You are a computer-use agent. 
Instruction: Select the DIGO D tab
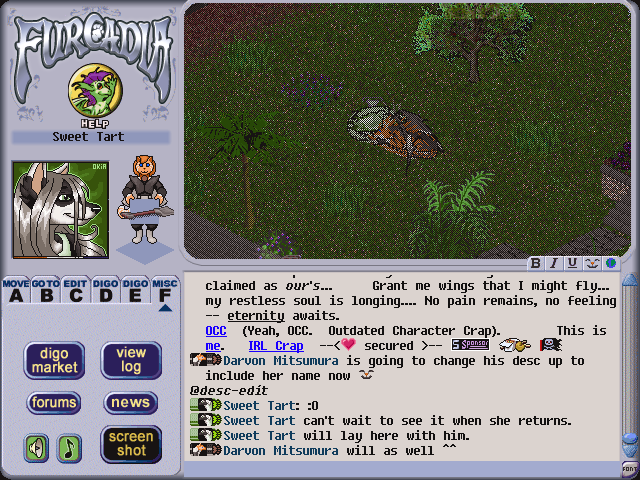105,290
